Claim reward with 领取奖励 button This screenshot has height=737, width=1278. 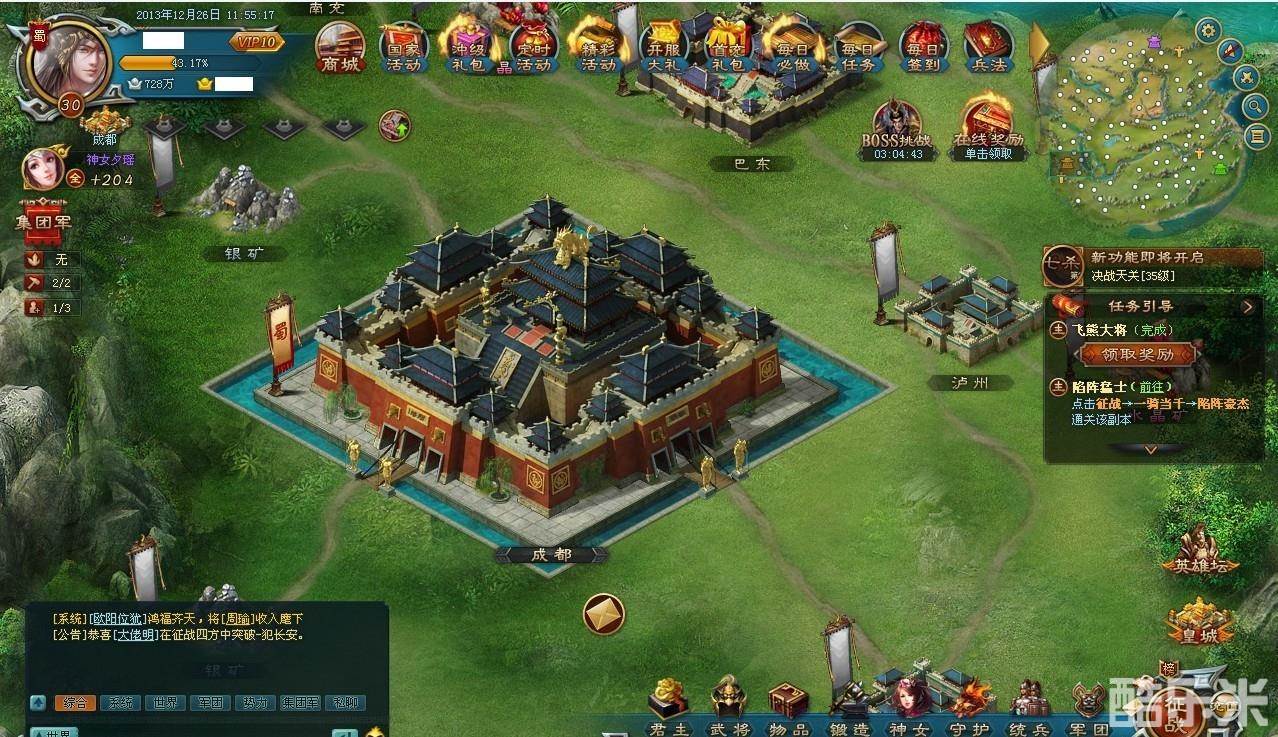click(1137, 354)
